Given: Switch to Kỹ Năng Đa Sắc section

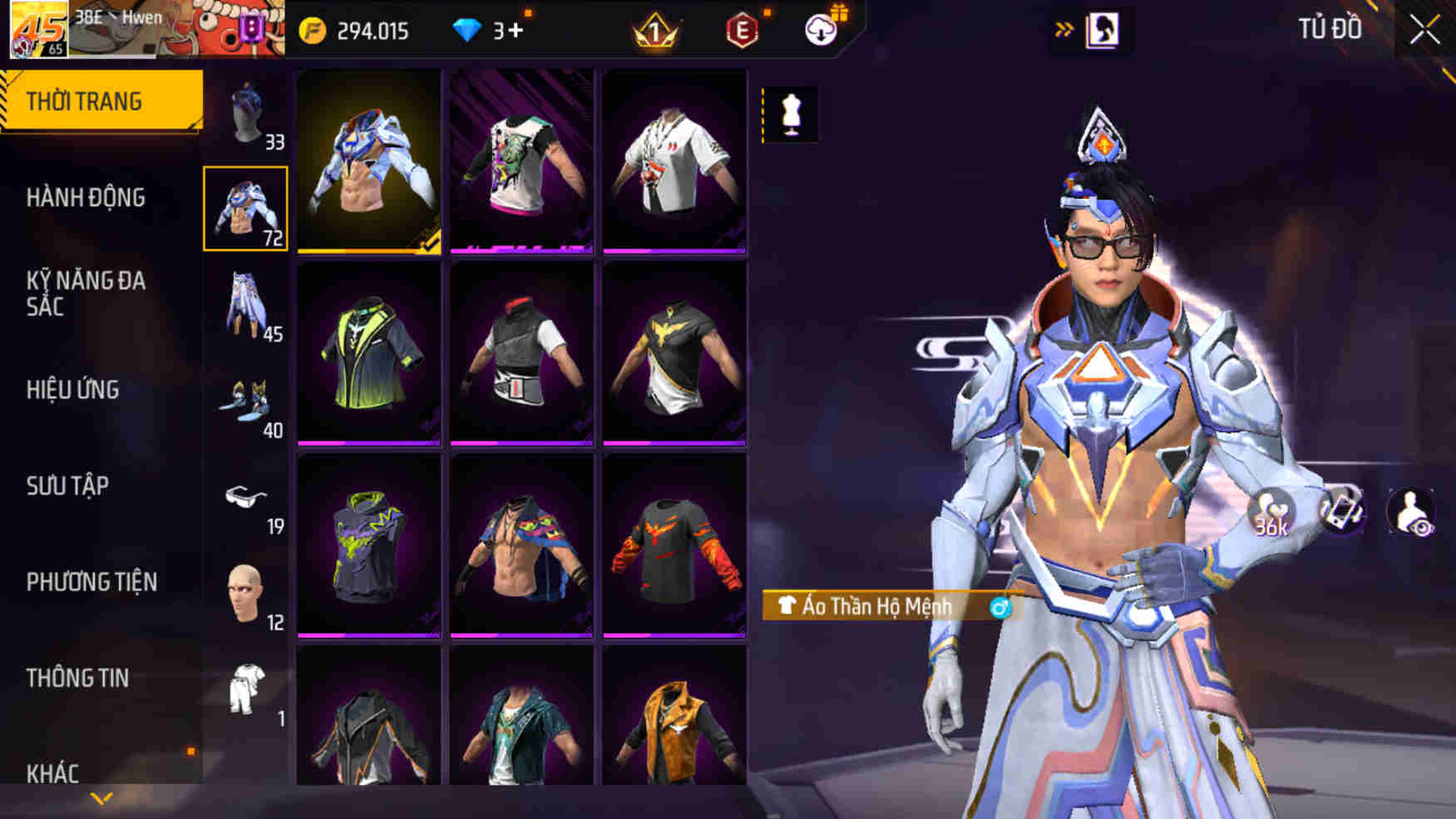Looking at the screenshot, I should (x=86, y=294).
